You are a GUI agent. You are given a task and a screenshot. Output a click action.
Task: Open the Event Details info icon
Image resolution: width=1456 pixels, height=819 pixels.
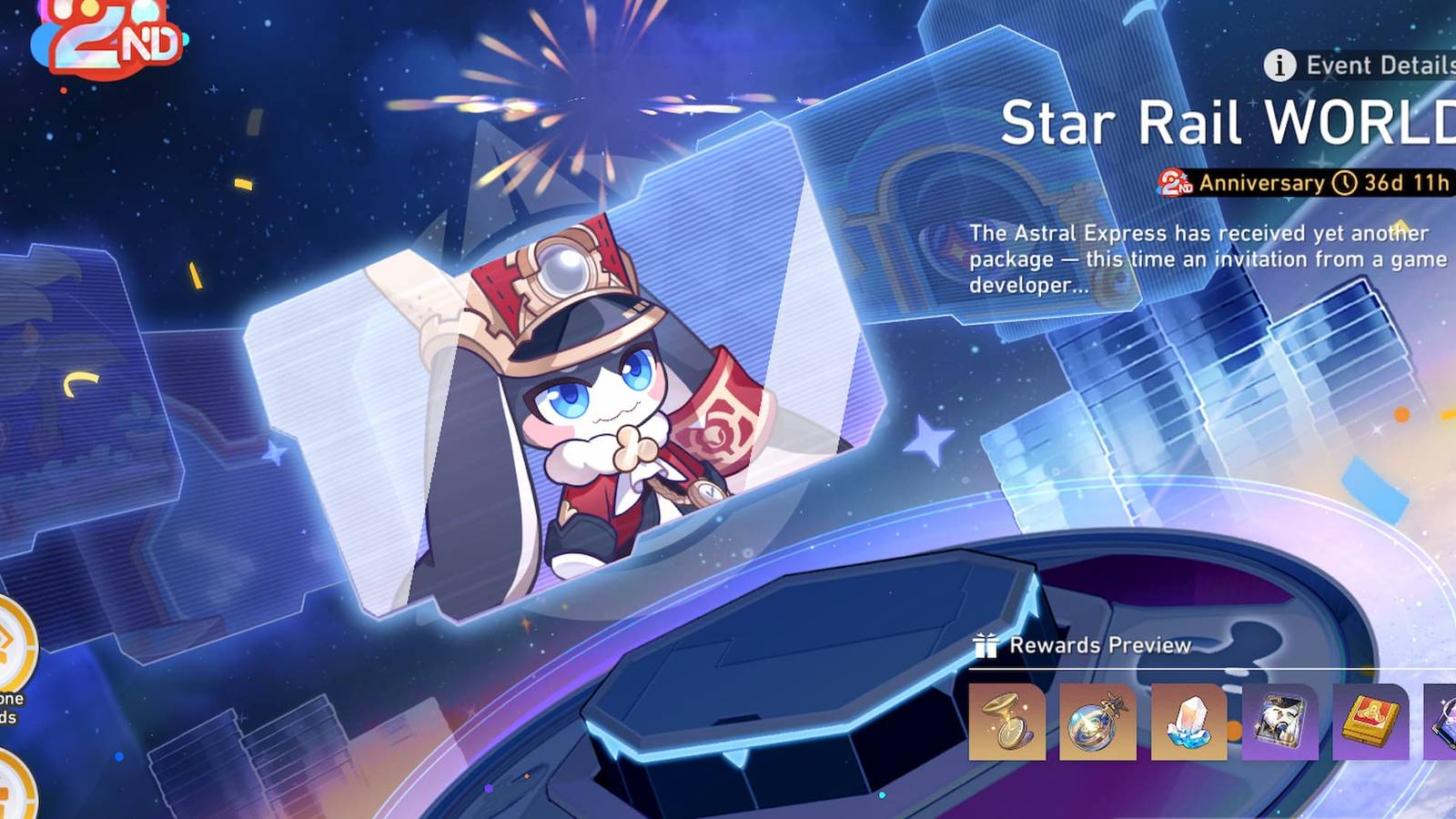pyautogui.click(x=1281, y=65)
